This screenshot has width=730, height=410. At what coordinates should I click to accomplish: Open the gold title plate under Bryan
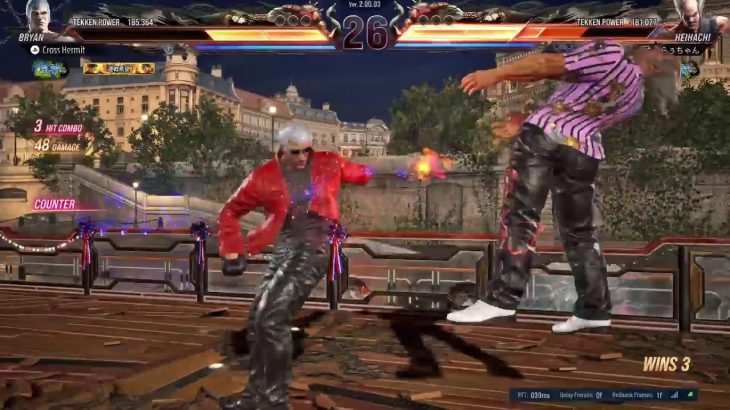(x=118, y=69)
